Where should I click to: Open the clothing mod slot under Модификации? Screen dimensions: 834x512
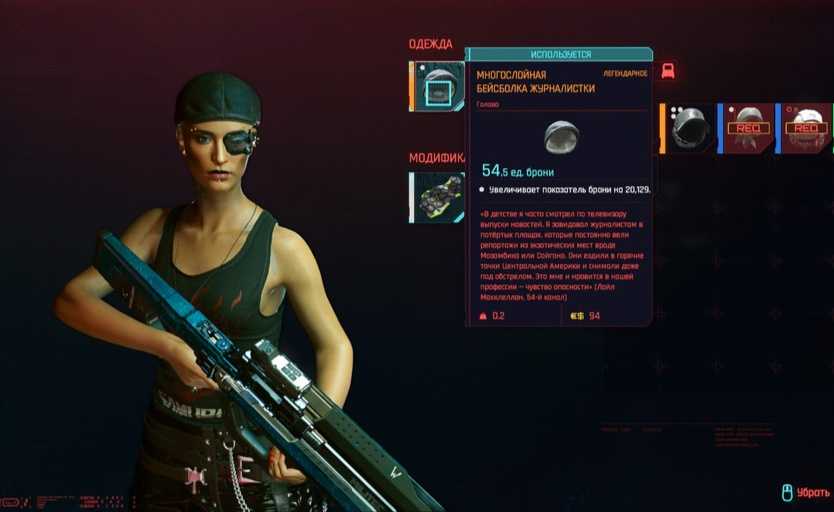tap(437, 196)
